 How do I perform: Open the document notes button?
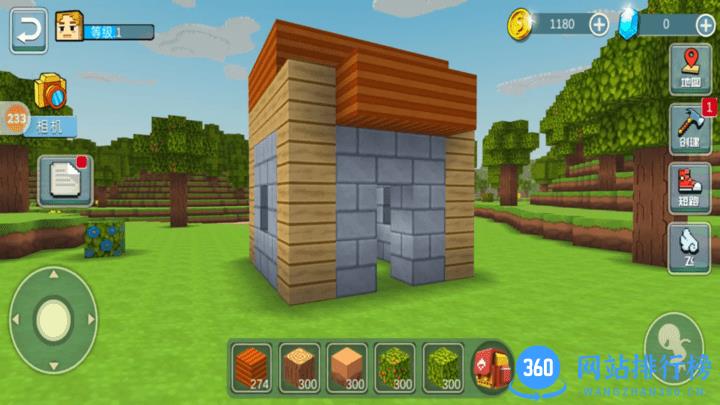(67, 181)
